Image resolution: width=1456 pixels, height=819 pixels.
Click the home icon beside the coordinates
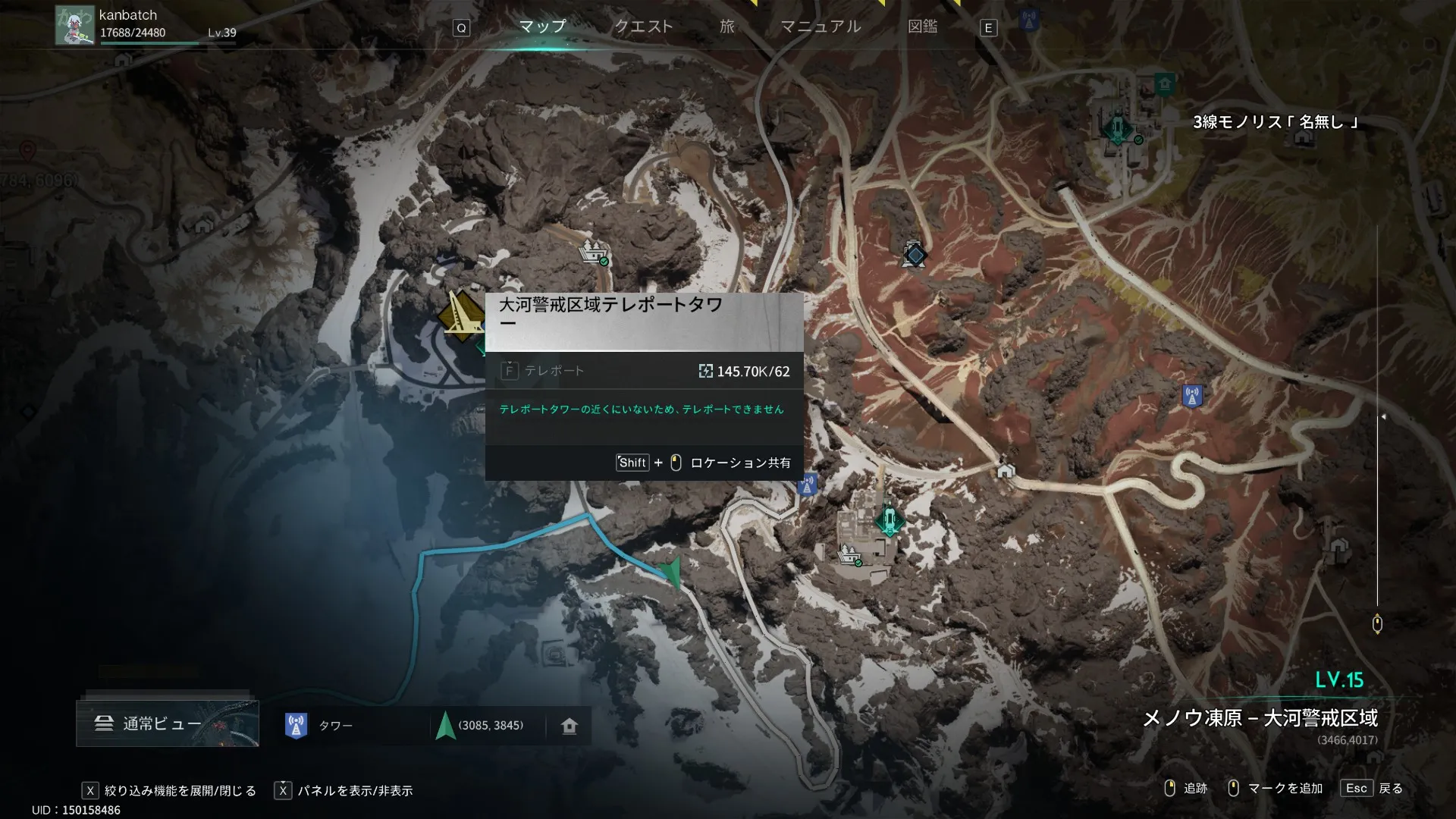tap(570, 726)
